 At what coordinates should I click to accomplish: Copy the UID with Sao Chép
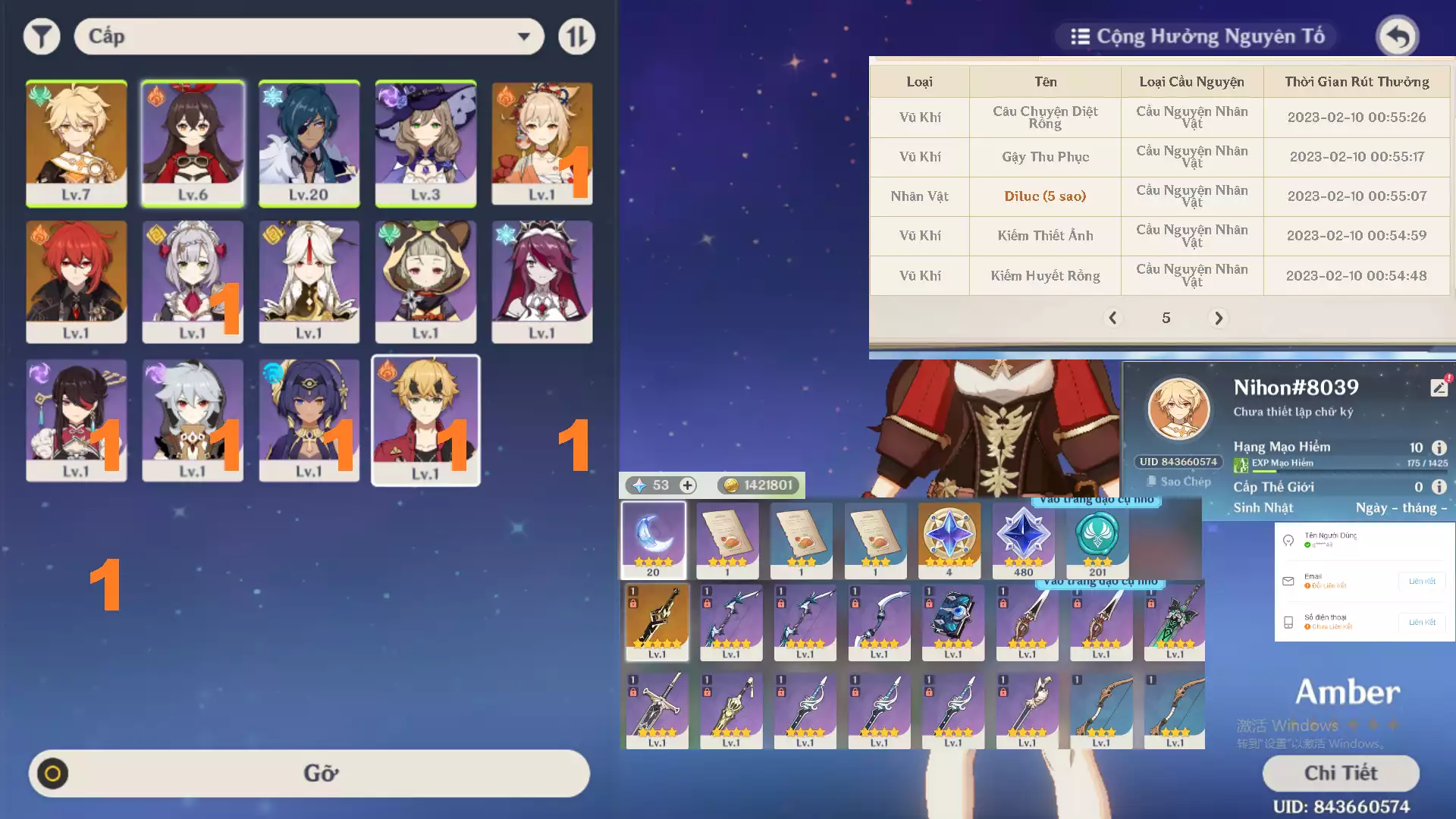pyautogui.click(x=1179, y=482)
